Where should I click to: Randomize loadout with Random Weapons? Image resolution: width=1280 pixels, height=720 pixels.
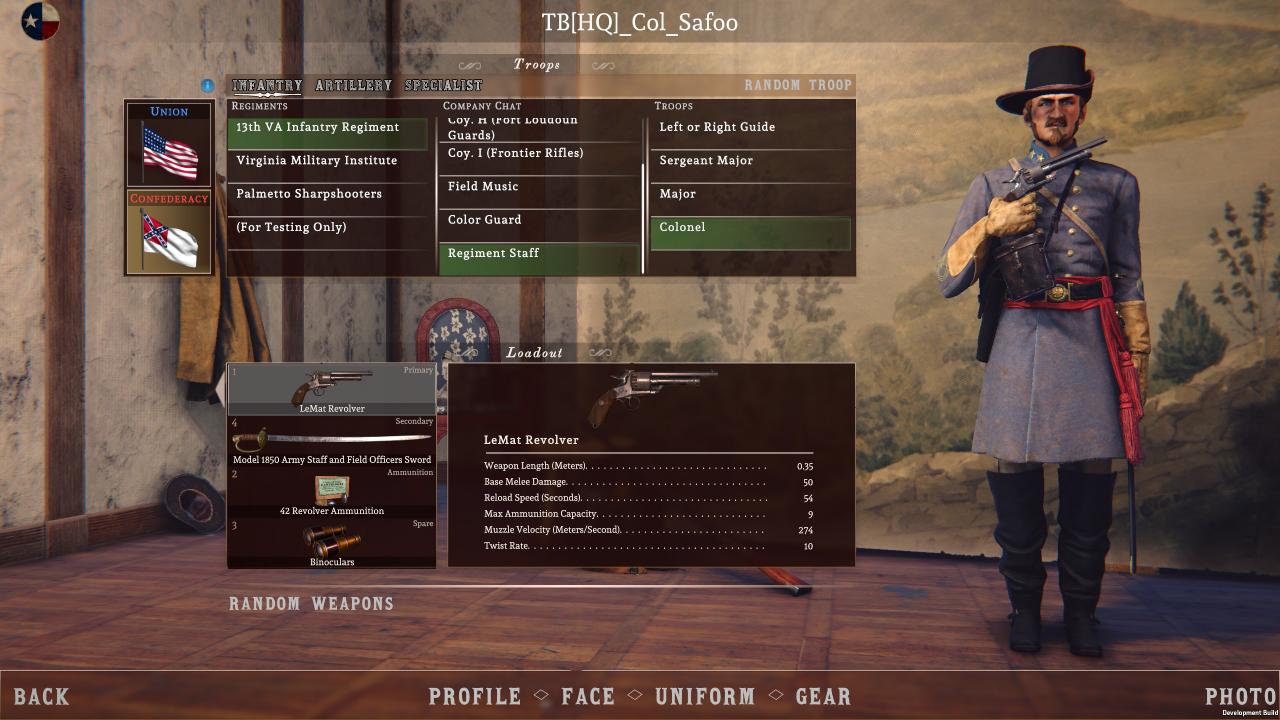click(x=311, y=604)
